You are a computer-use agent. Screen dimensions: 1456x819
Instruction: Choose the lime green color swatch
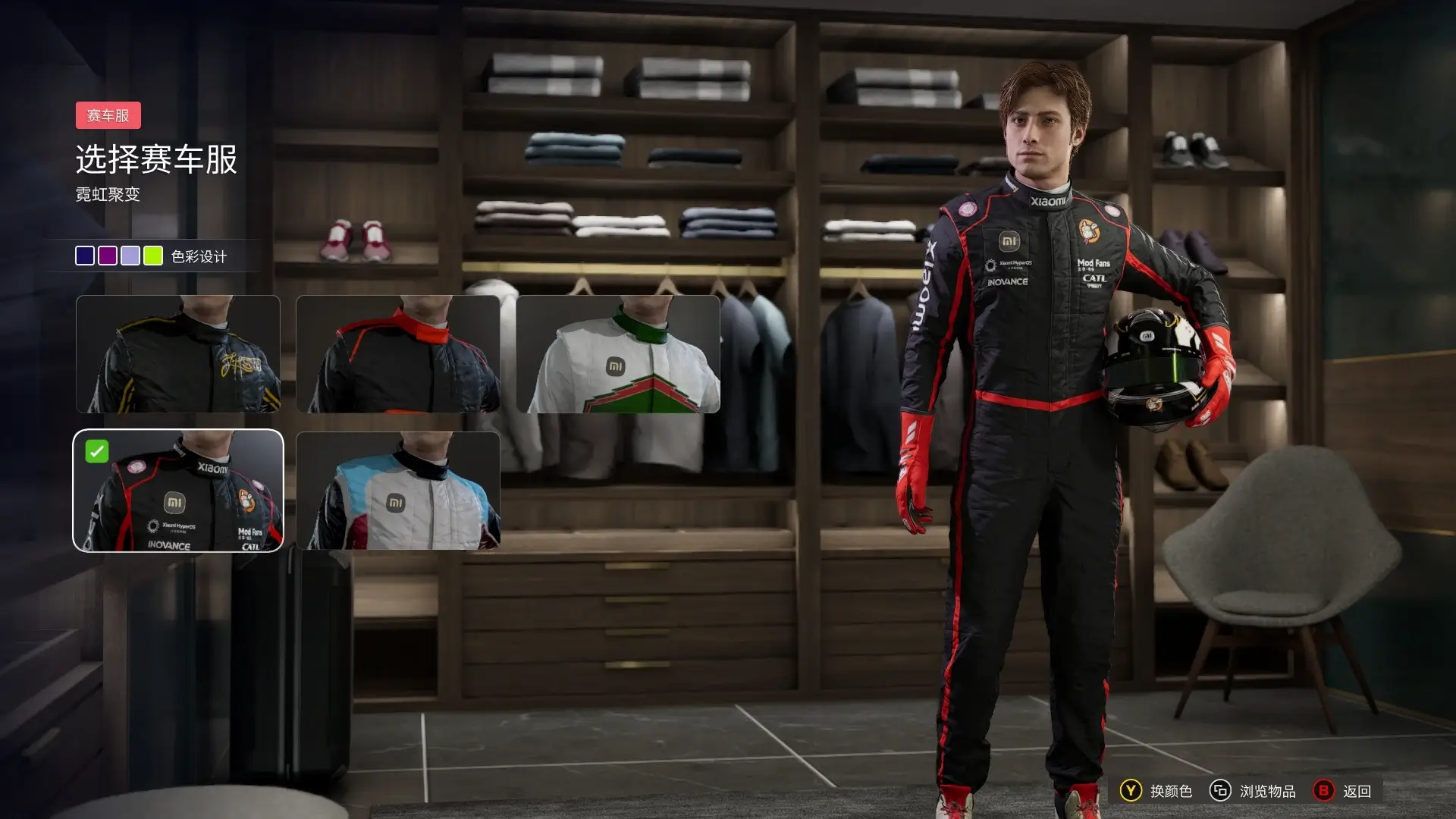click(153, 256)
